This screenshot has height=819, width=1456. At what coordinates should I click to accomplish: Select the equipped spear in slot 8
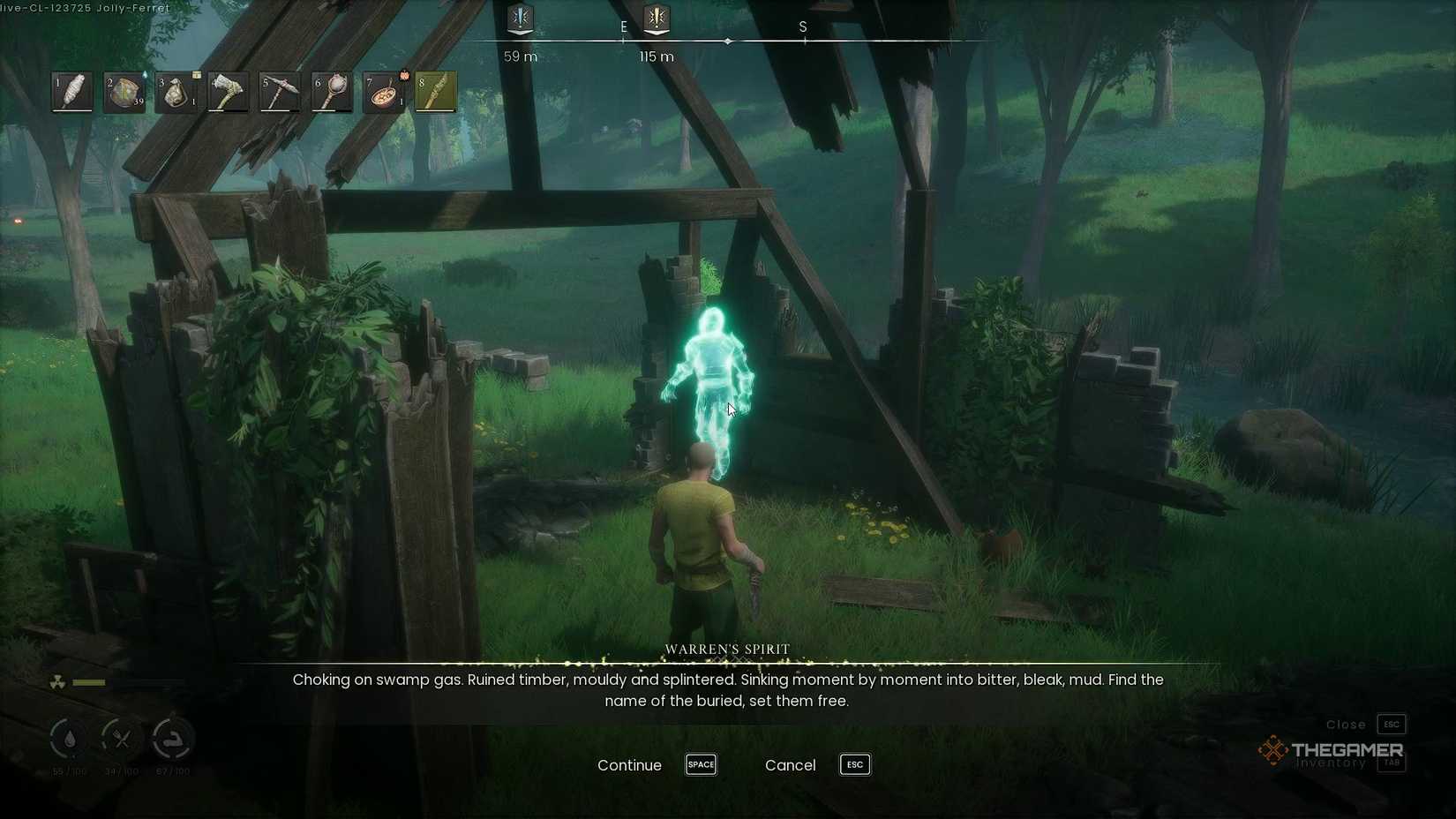click(435, 91)
